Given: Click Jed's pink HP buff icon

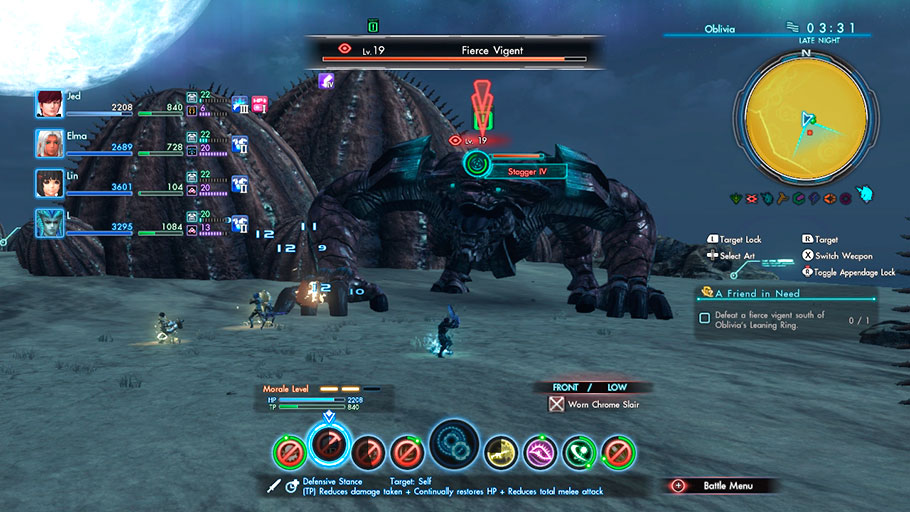Looking at the screenshot, I should coord(259,103).
